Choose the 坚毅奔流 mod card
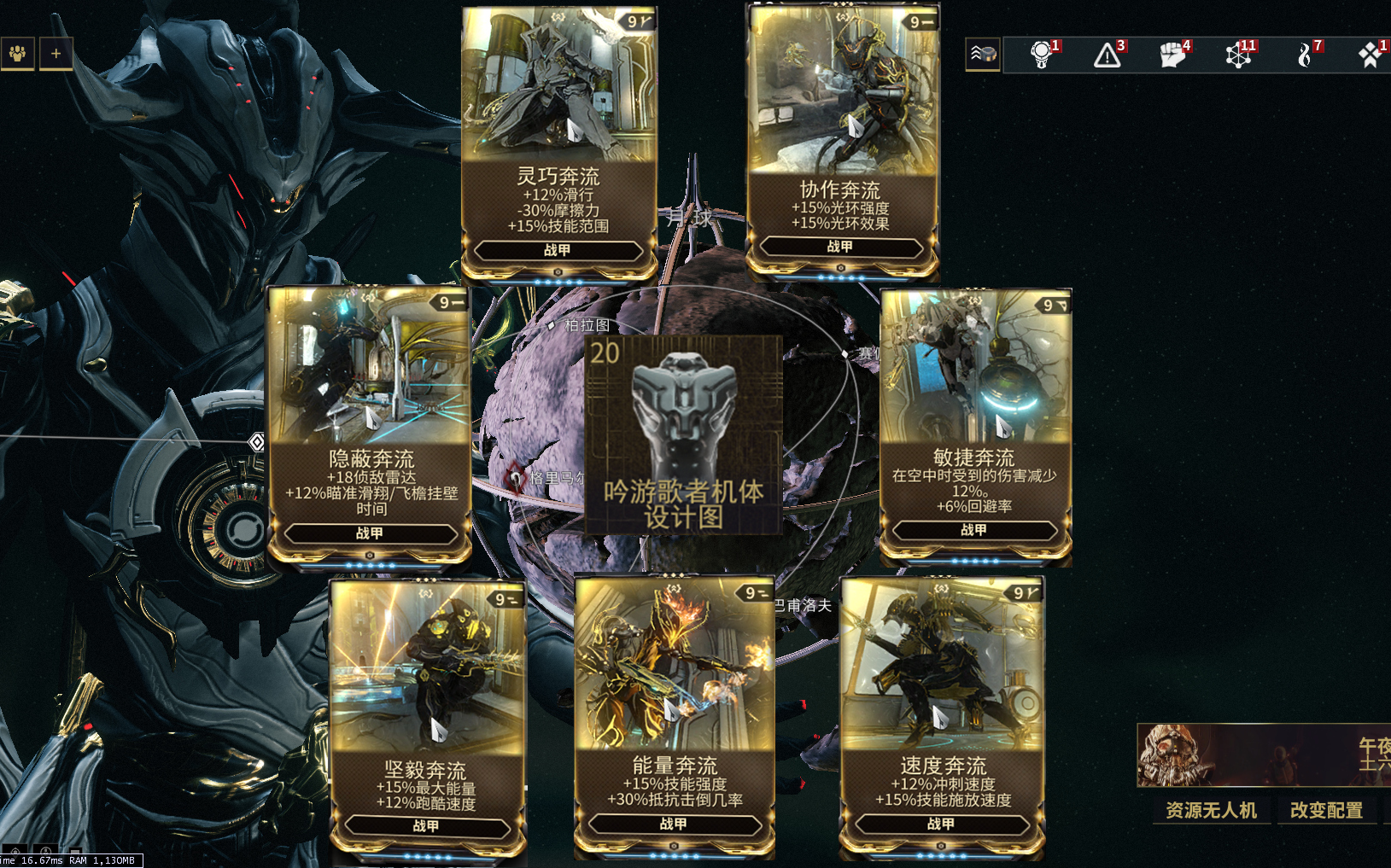The width and height of the screenshot is (1391, 868). (426, 717)
